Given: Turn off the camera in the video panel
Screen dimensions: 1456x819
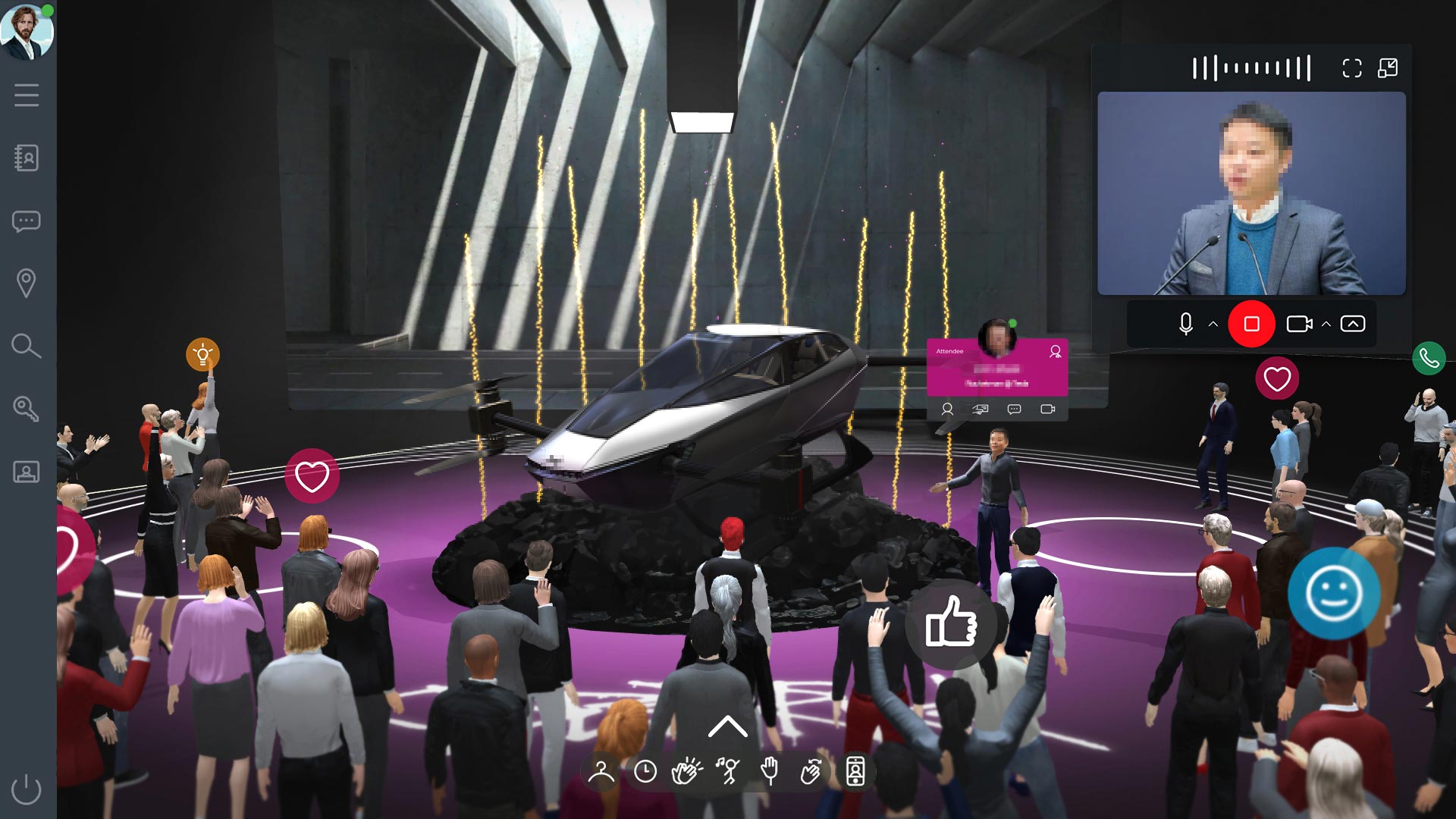Looking at the screenshot, I should click(x=1301, y=323).
